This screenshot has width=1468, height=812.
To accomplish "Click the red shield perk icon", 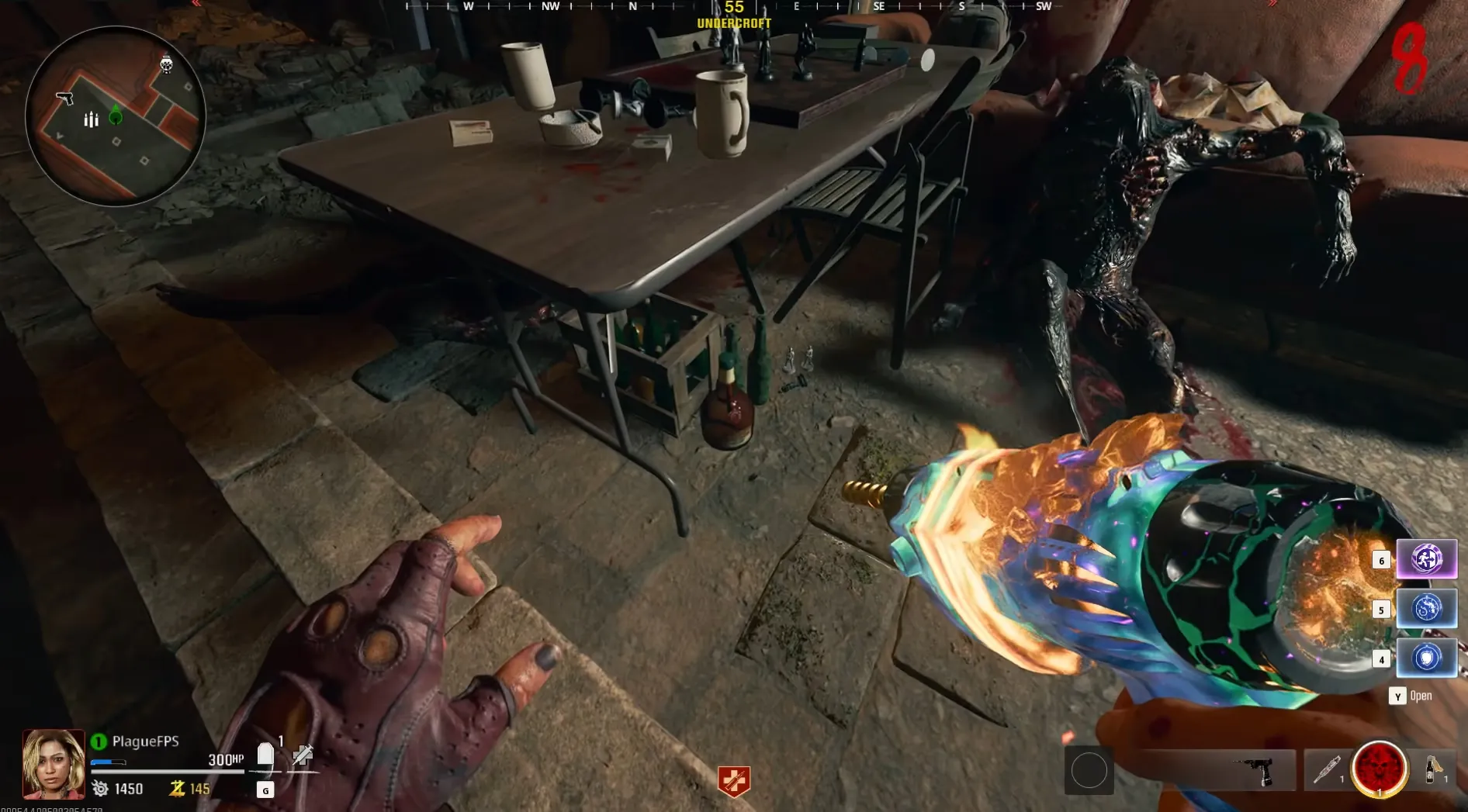I will (734, 781).
